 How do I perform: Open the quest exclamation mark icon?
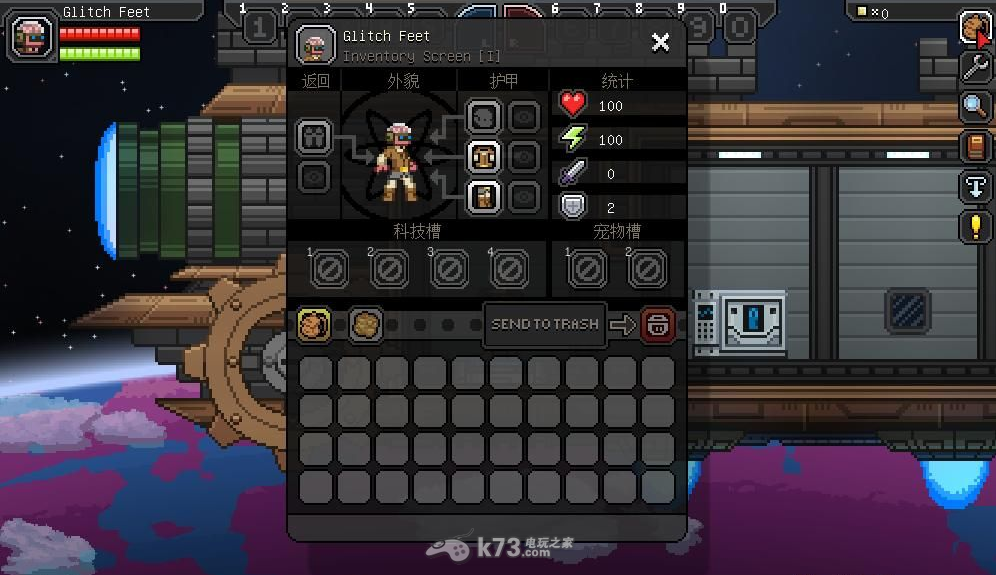tap(975, 226)
